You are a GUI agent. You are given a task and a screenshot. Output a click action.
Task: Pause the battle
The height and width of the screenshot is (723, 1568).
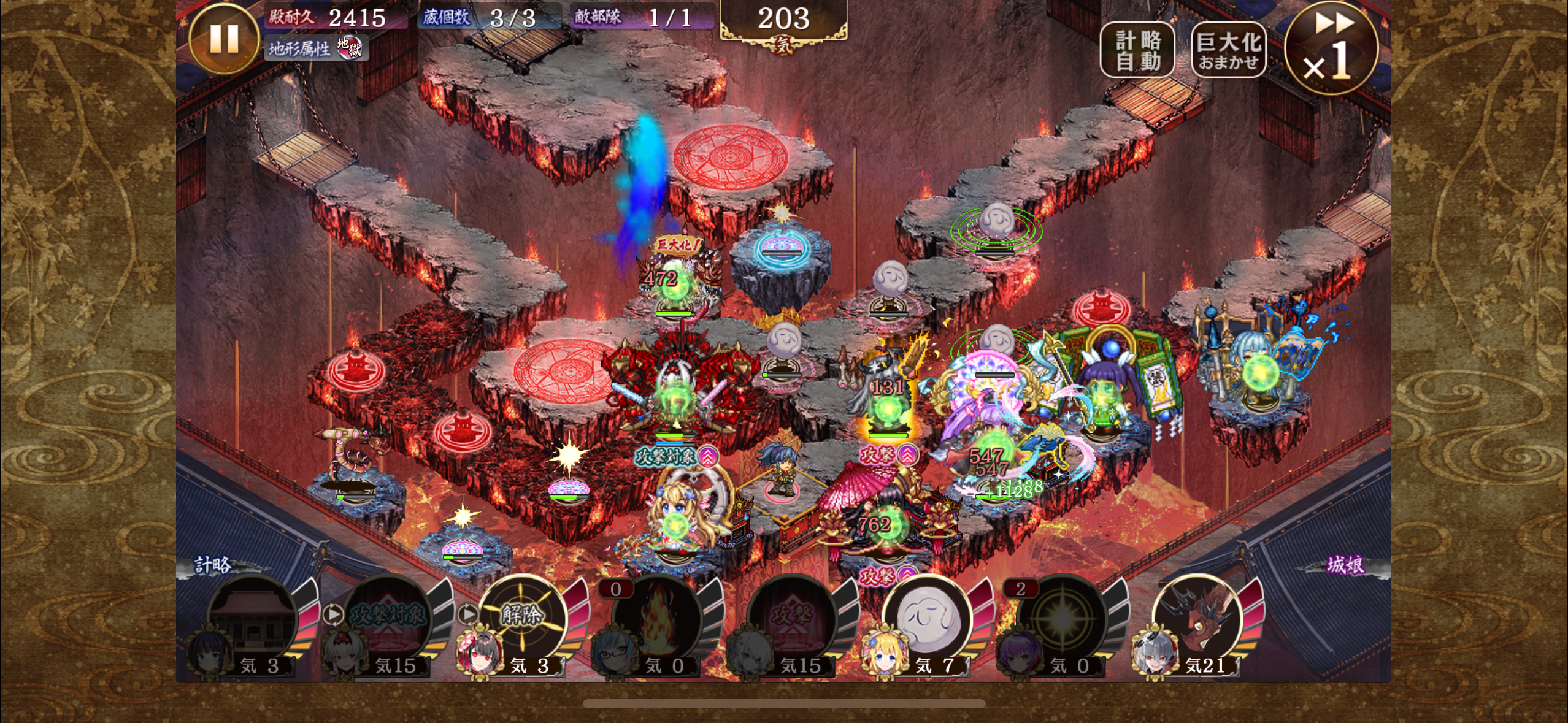(224, 38)
